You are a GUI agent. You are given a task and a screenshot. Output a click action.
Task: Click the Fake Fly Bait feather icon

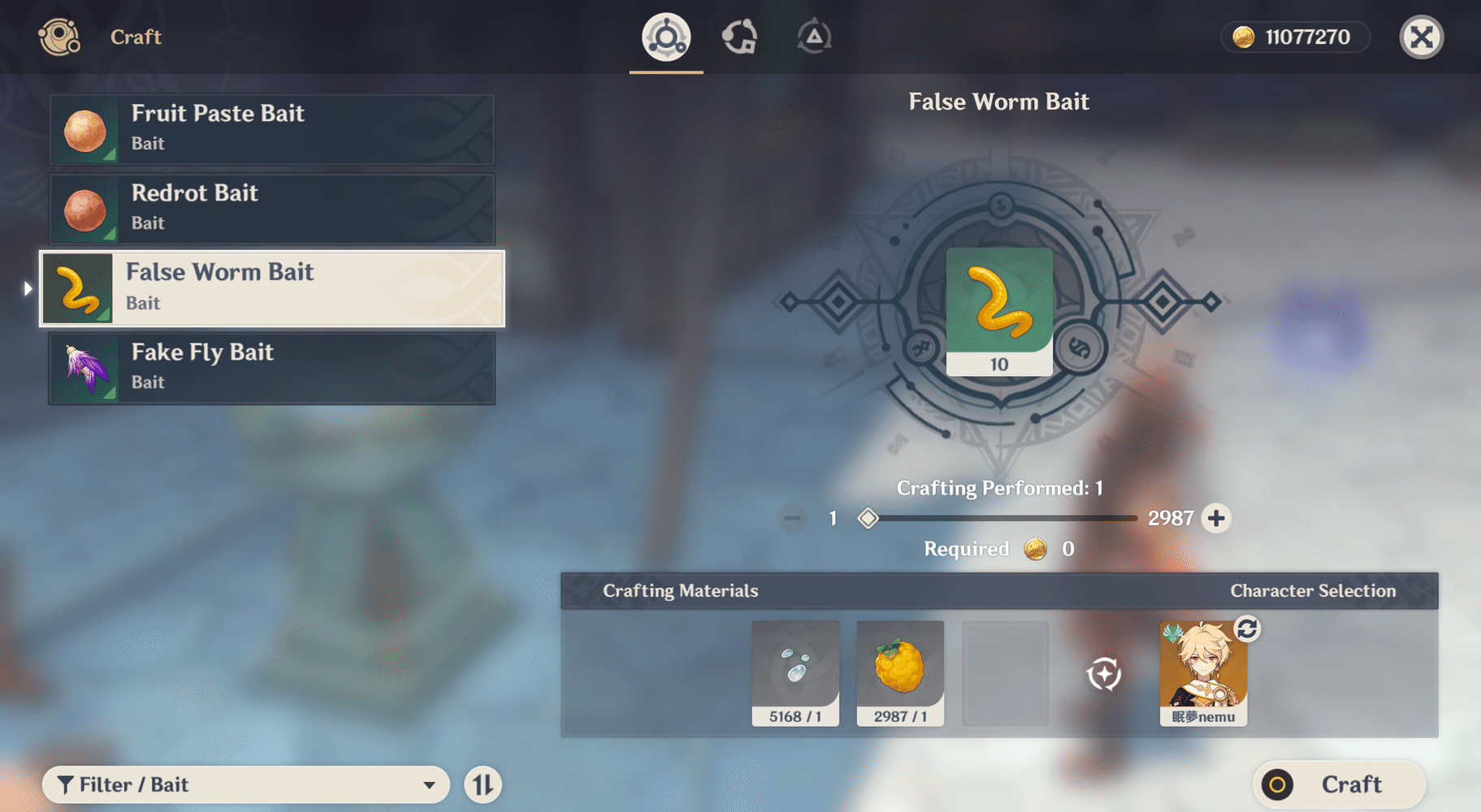(x=84, y=368)
